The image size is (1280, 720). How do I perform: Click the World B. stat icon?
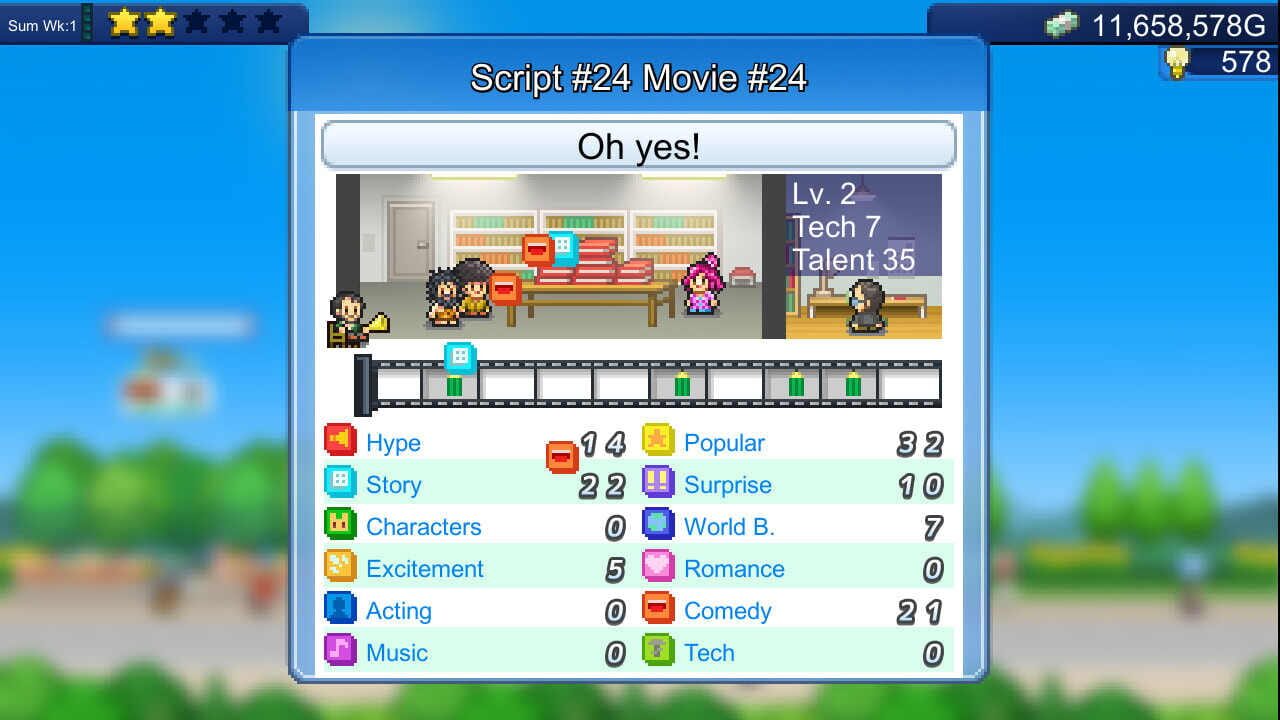659,526
